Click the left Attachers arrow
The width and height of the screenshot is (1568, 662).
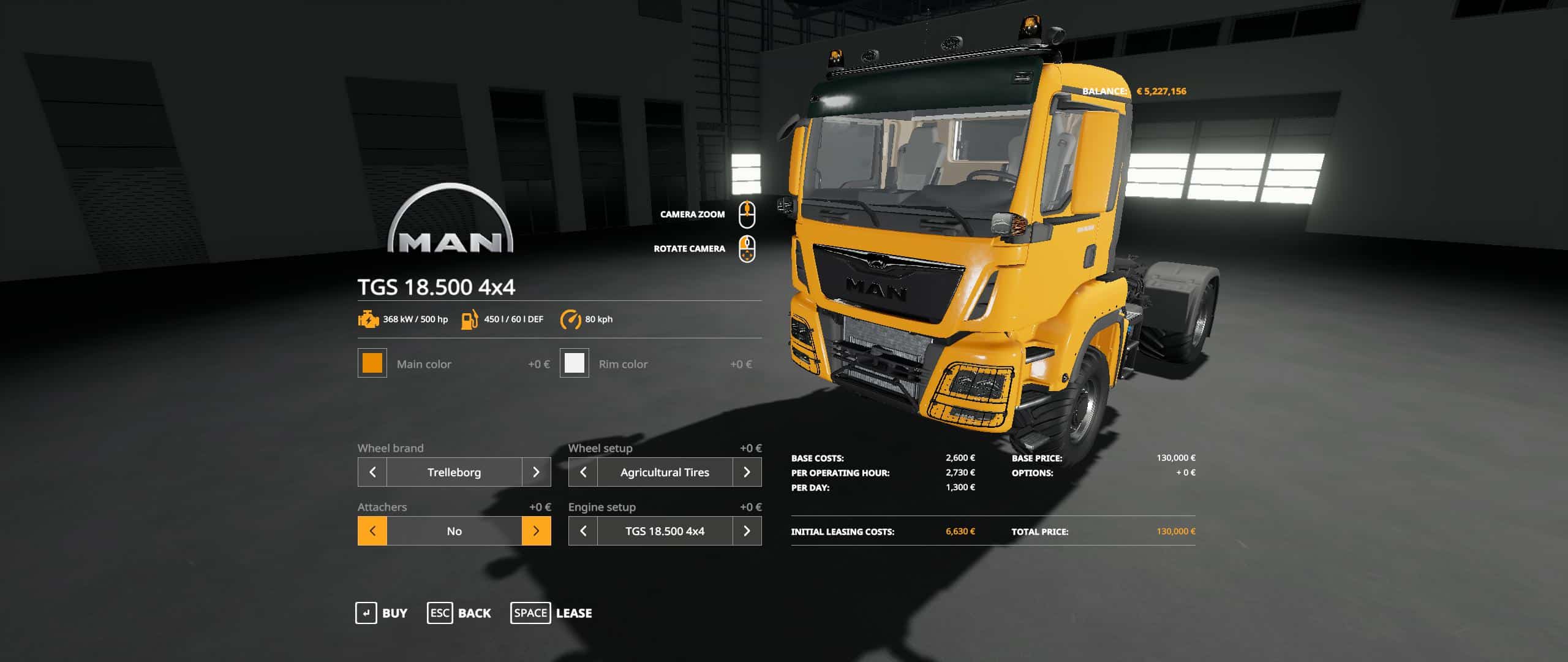[372, 531]
